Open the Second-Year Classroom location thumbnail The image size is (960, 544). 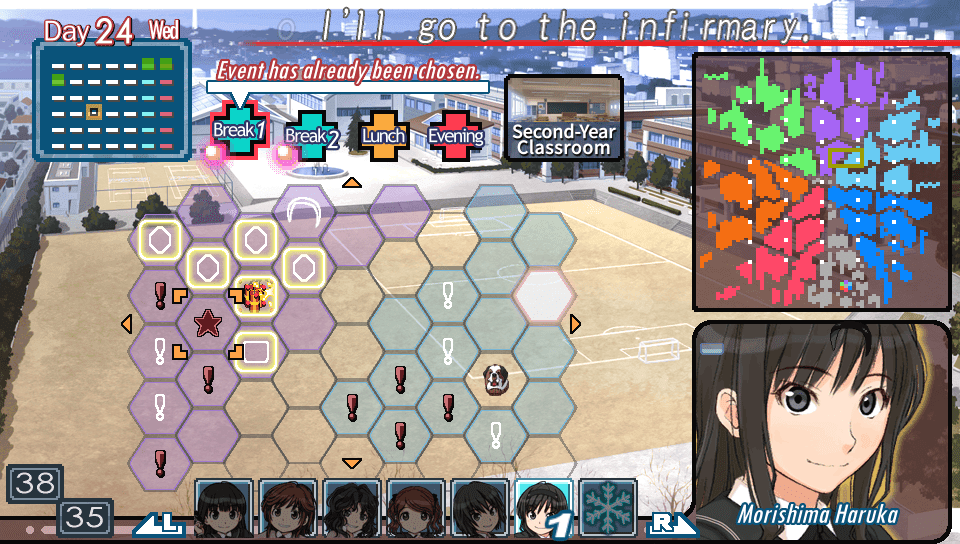point(563,118)
